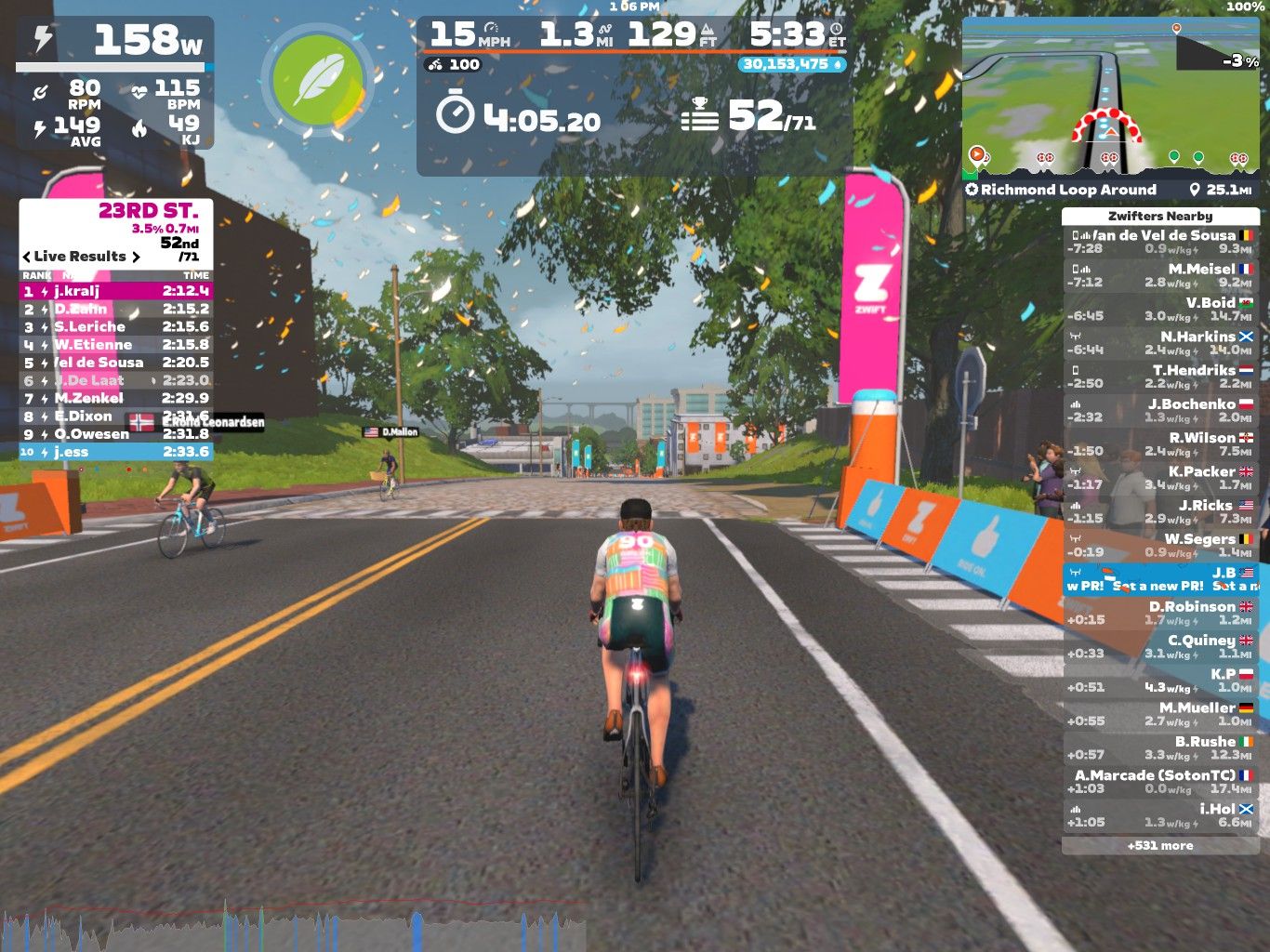Screen dimensions: 1270x952
Task: Open the elevation profile under the minimap
Action: (x=1110, y=161)
